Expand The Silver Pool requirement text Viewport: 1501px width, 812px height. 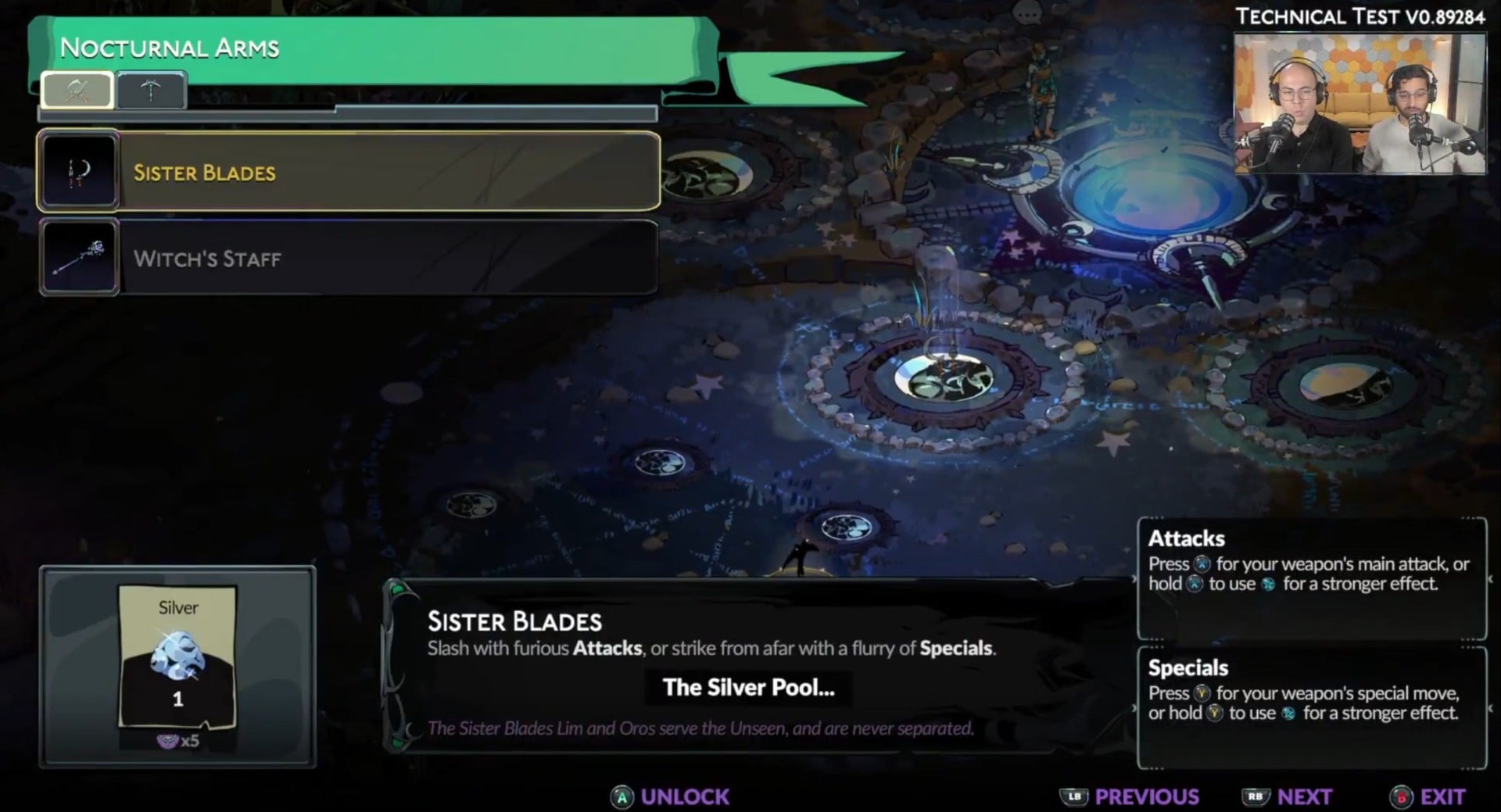[x=747, y=689]
